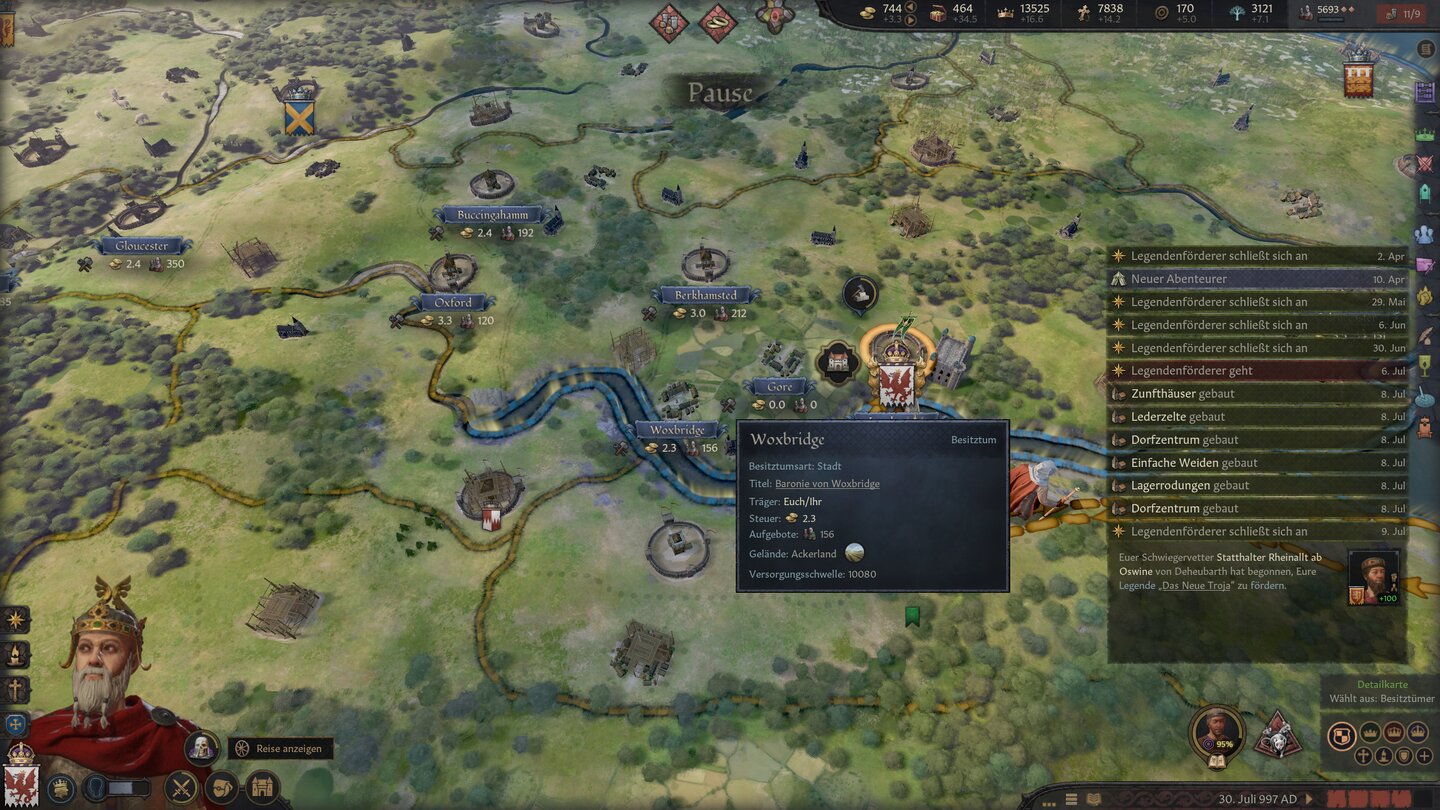Open realm holdings via castle icon

pyautogui.click(x=260, y=786)
